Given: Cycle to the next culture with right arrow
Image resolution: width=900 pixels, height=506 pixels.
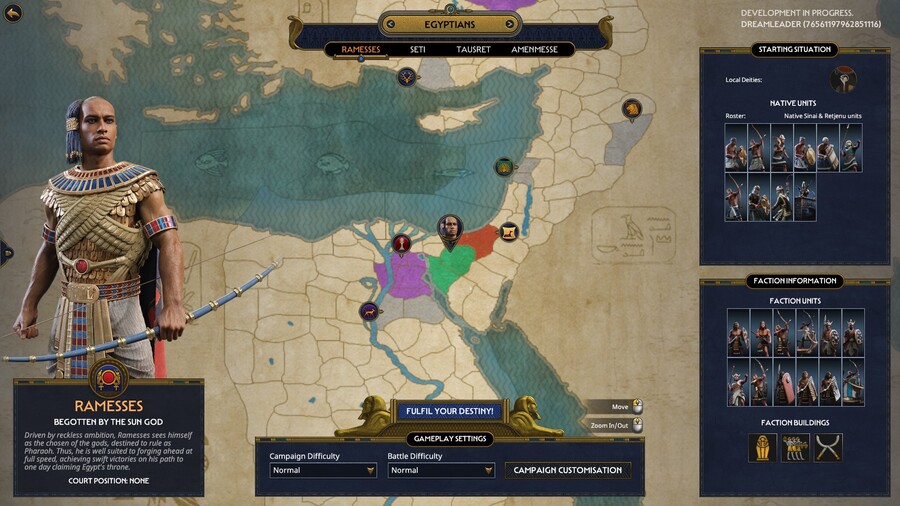Looking at the screenshot, I should click(x=511, y=24).
